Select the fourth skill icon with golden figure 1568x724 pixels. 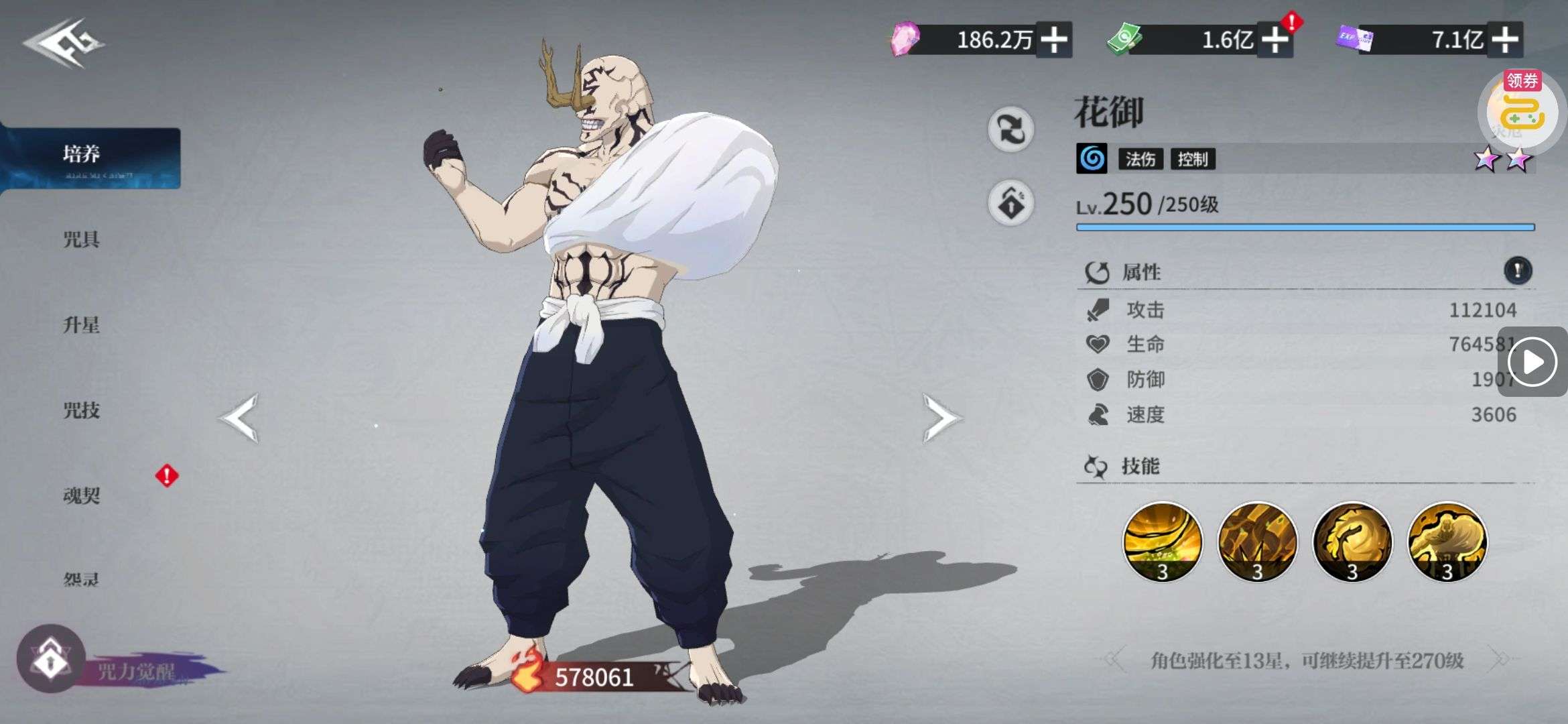(1447, 542)
